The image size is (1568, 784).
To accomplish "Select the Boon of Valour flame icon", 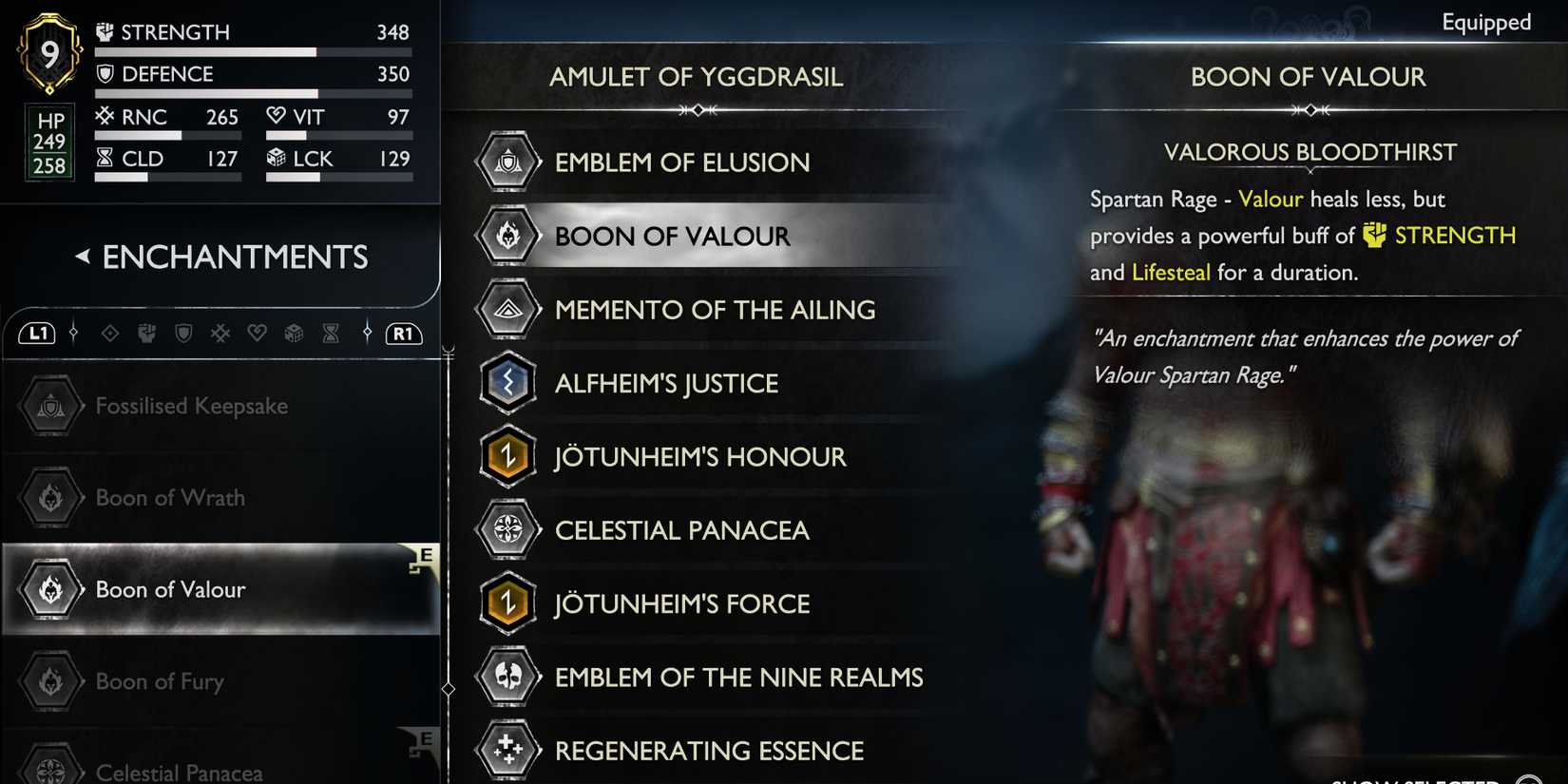I will [508, 236].
